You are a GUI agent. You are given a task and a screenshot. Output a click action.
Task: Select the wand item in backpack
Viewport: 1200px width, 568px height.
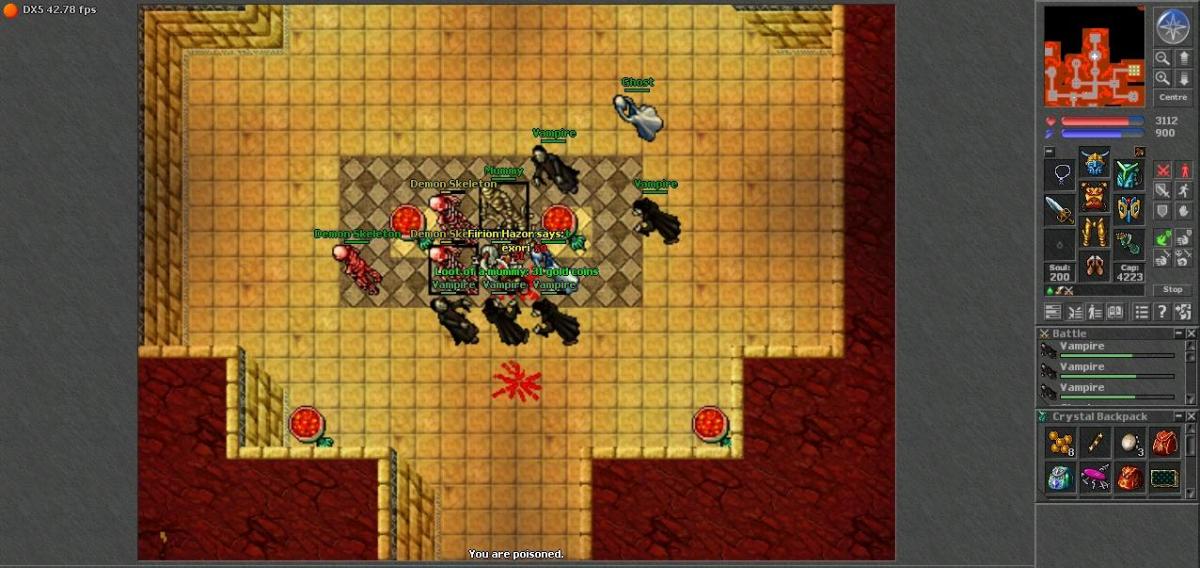(x=1095, y=443)
